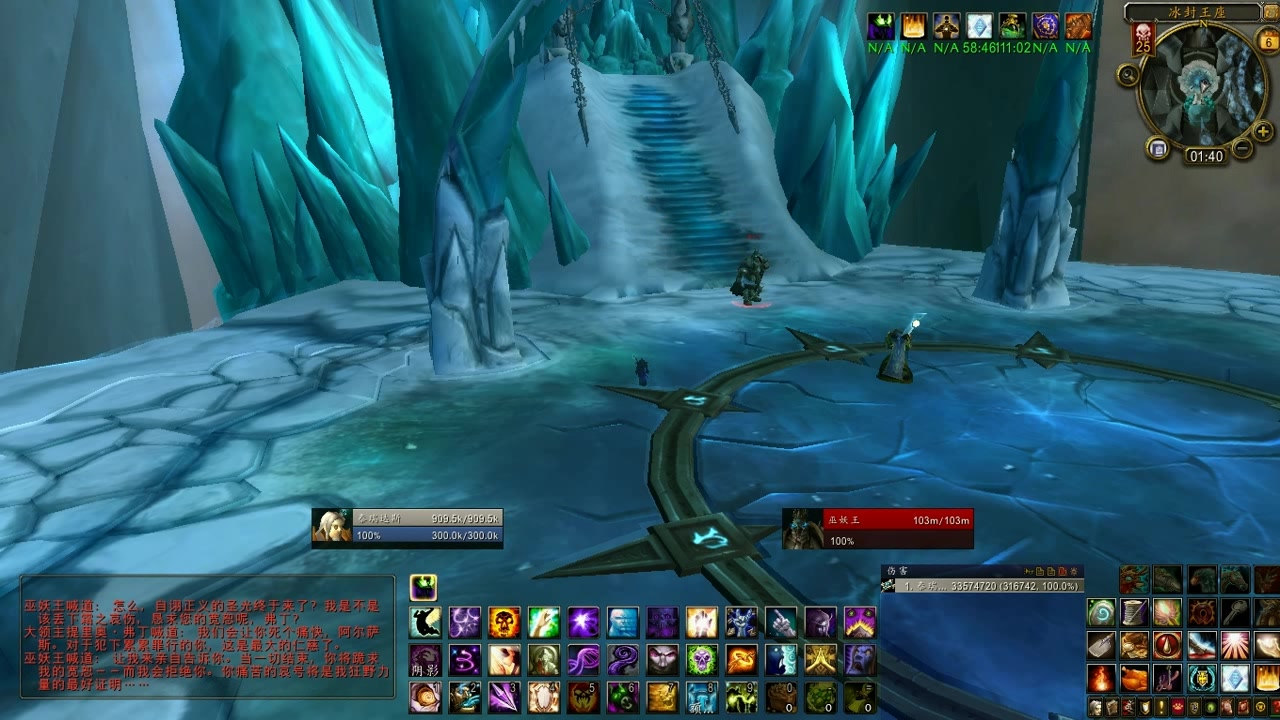
Task: Click the campfire icon
Action: point(1101,679)
